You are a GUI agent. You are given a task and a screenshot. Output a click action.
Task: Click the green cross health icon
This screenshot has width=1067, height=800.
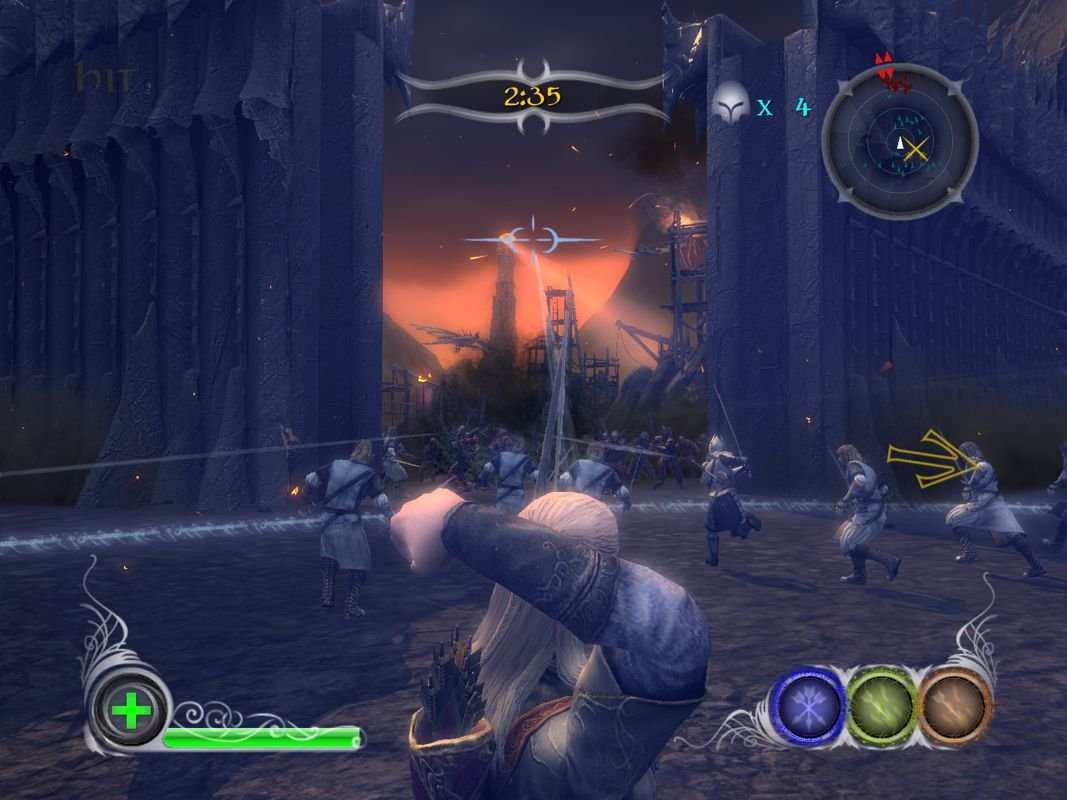pos(129,714)
